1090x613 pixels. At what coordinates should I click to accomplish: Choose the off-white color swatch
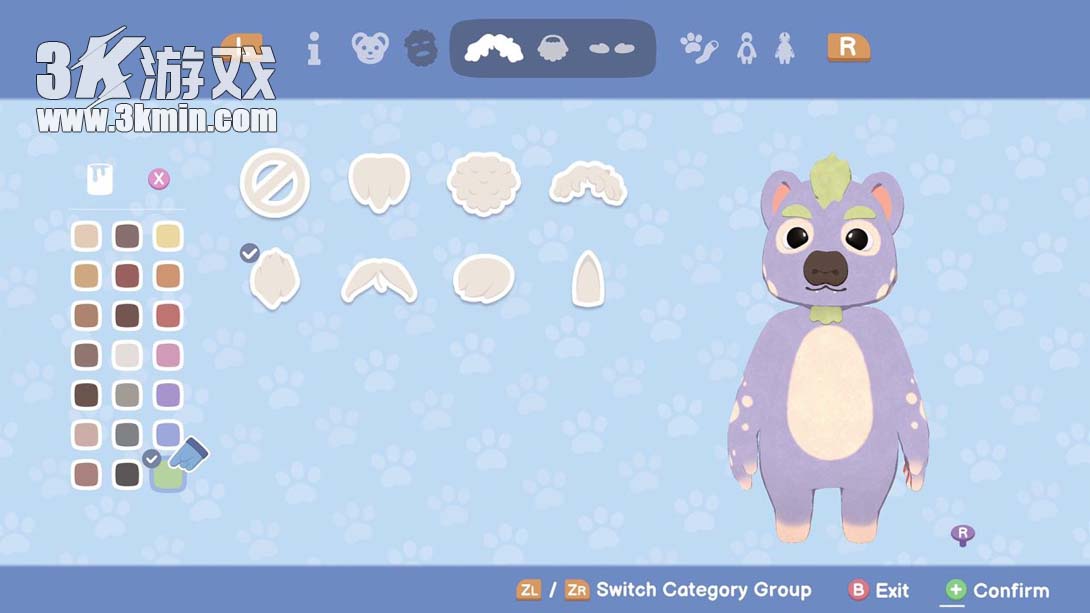tap(127, 355)
